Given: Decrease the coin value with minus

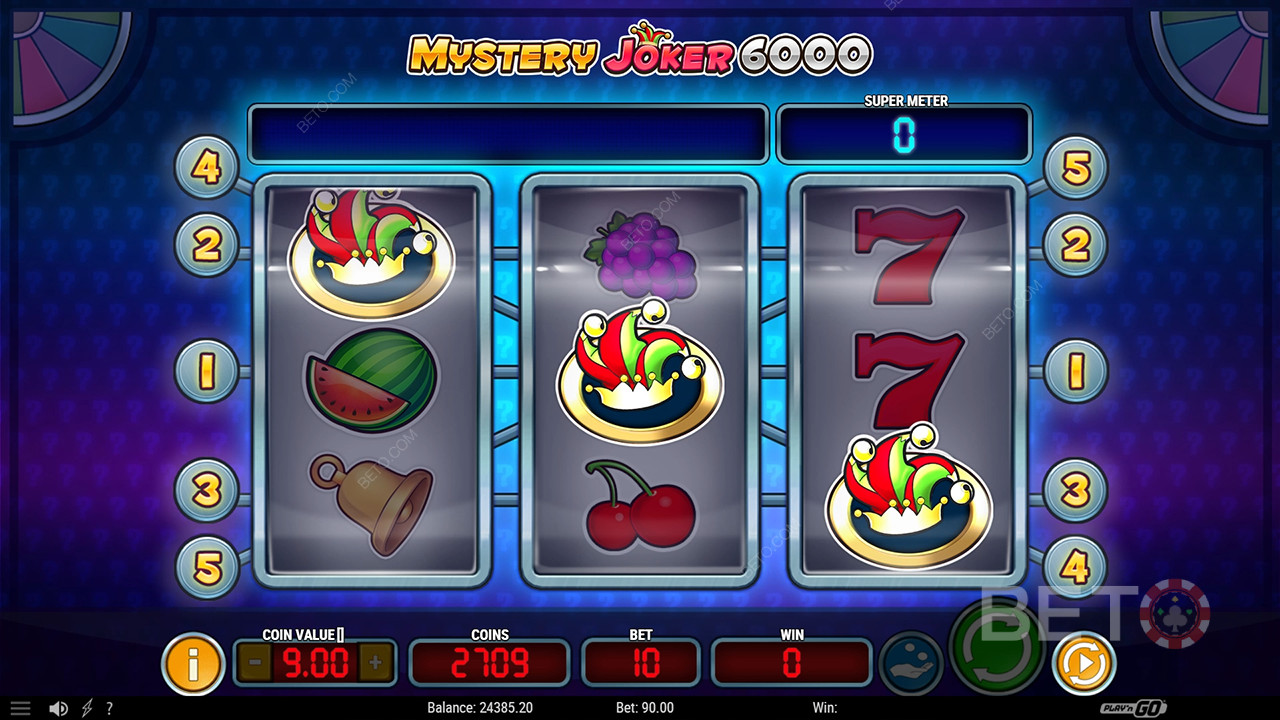Looking at the screenshot, I should click(255, 661).
